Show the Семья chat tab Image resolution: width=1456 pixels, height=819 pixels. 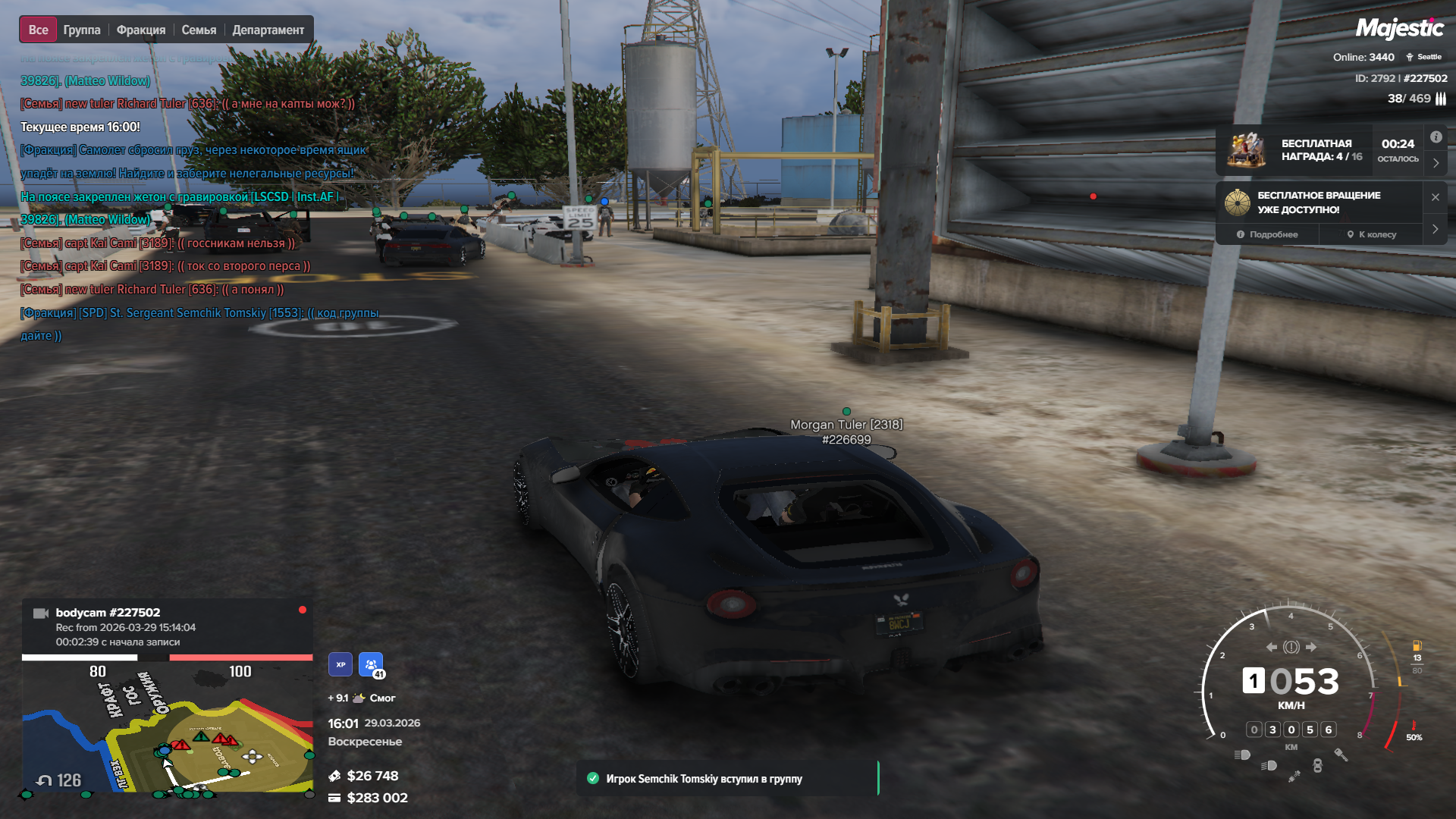pos(199,30)
